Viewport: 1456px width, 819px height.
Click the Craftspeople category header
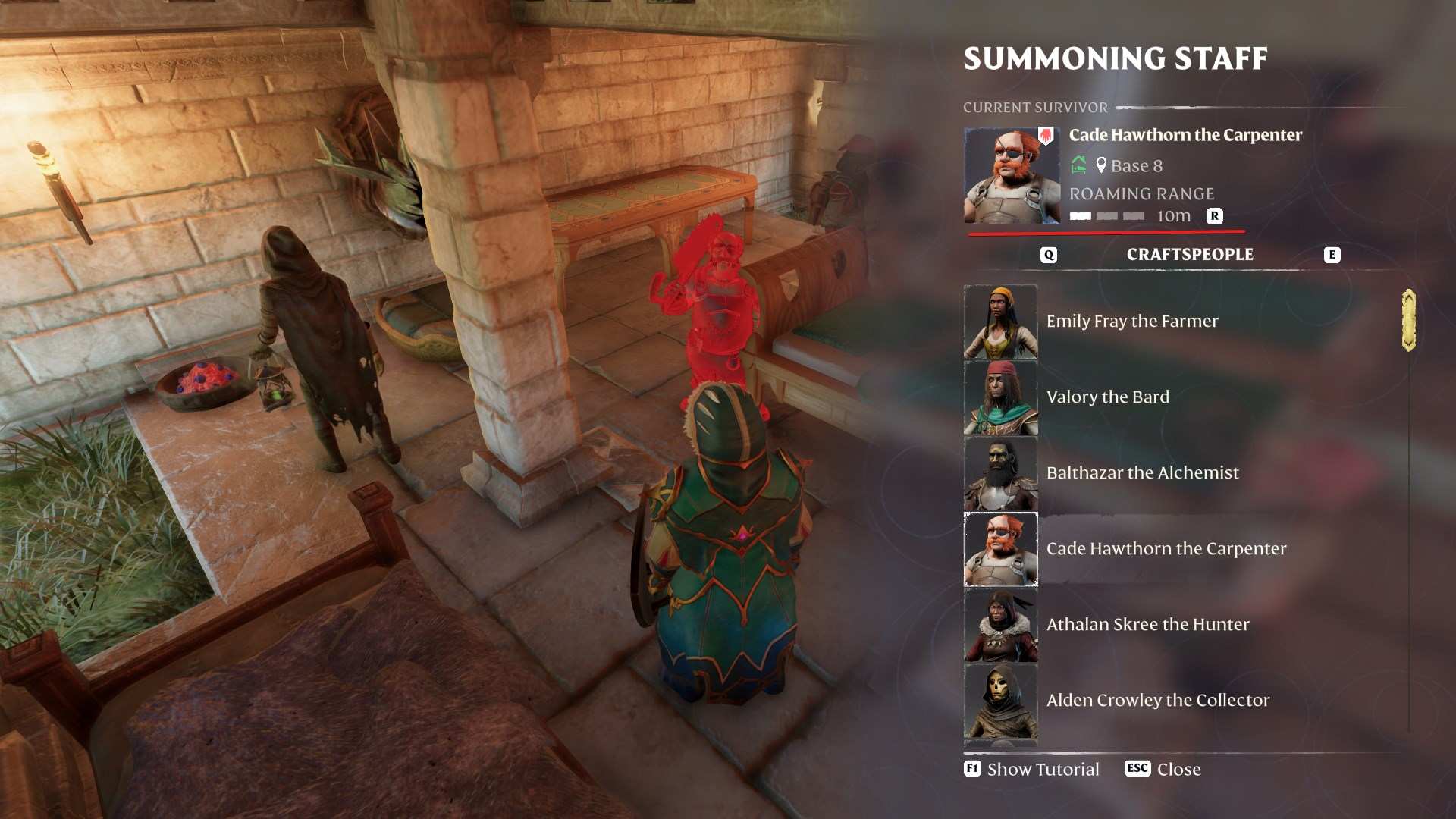point(1189,255)
